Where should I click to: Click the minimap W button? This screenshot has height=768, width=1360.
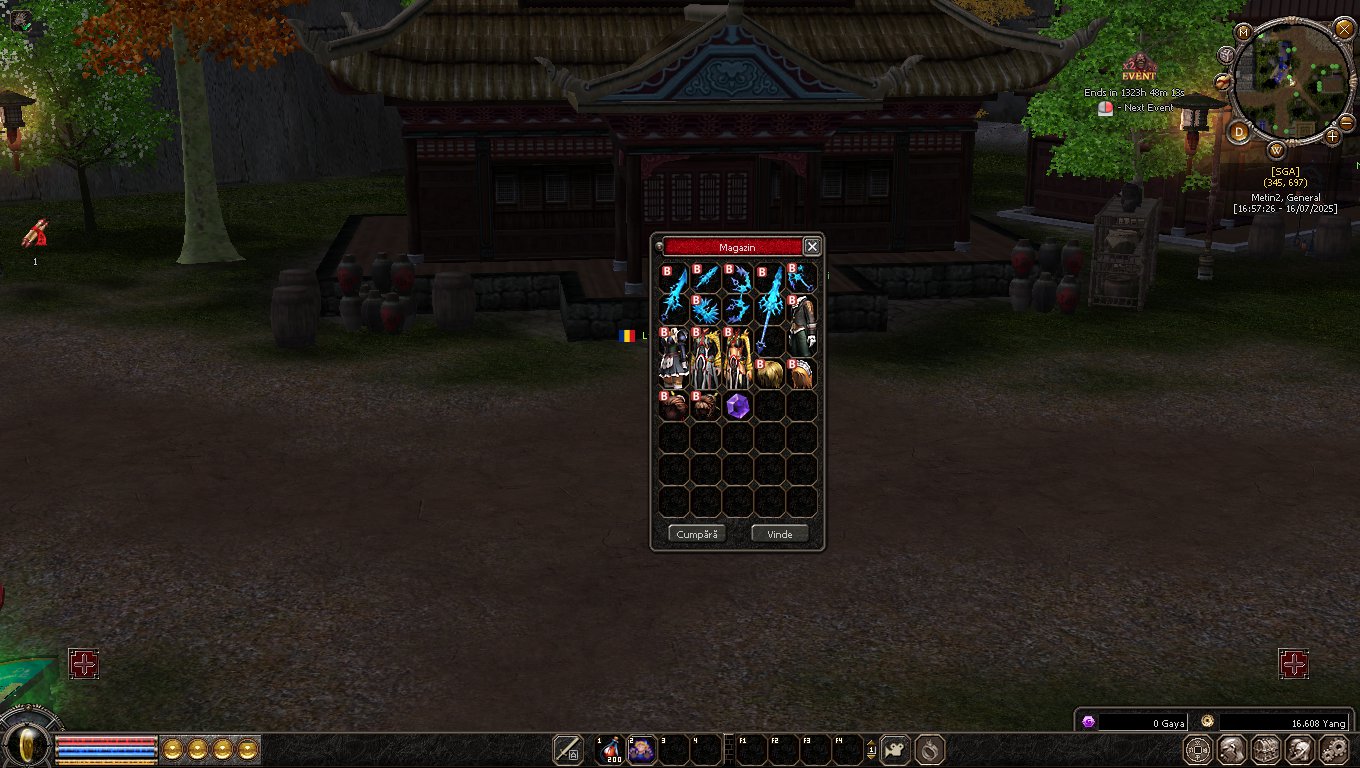1277,150
